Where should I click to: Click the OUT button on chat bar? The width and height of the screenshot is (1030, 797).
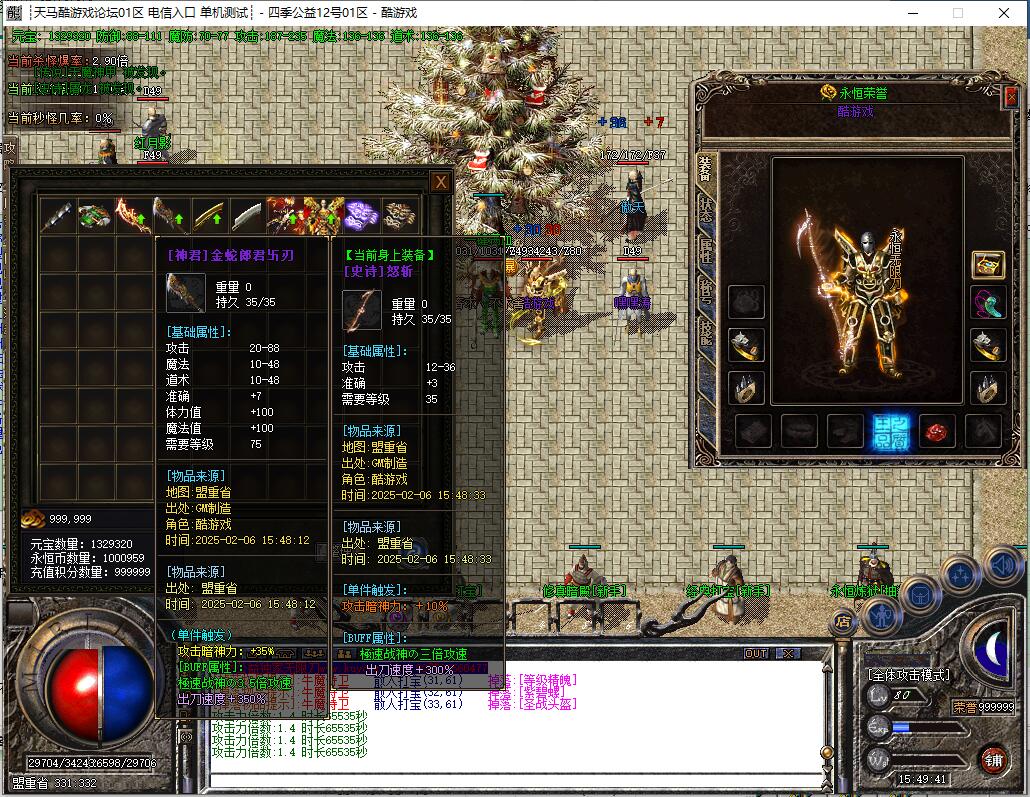pyautogui.click(x=756, y=653)
